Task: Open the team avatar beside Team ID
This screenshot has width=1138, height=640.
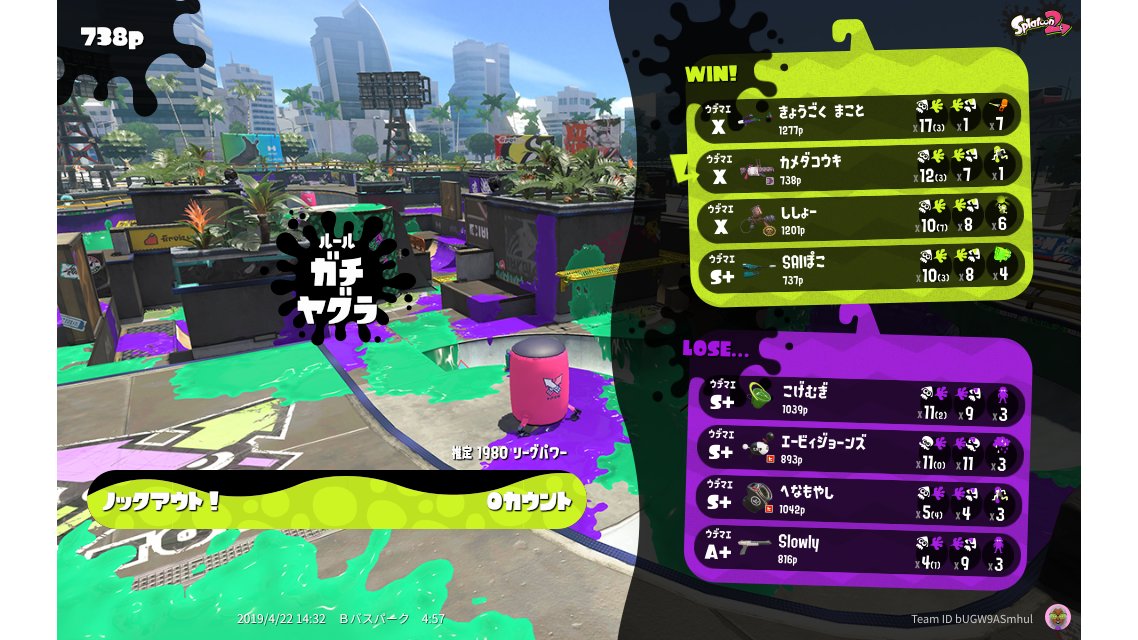Action: point(1056,617)
